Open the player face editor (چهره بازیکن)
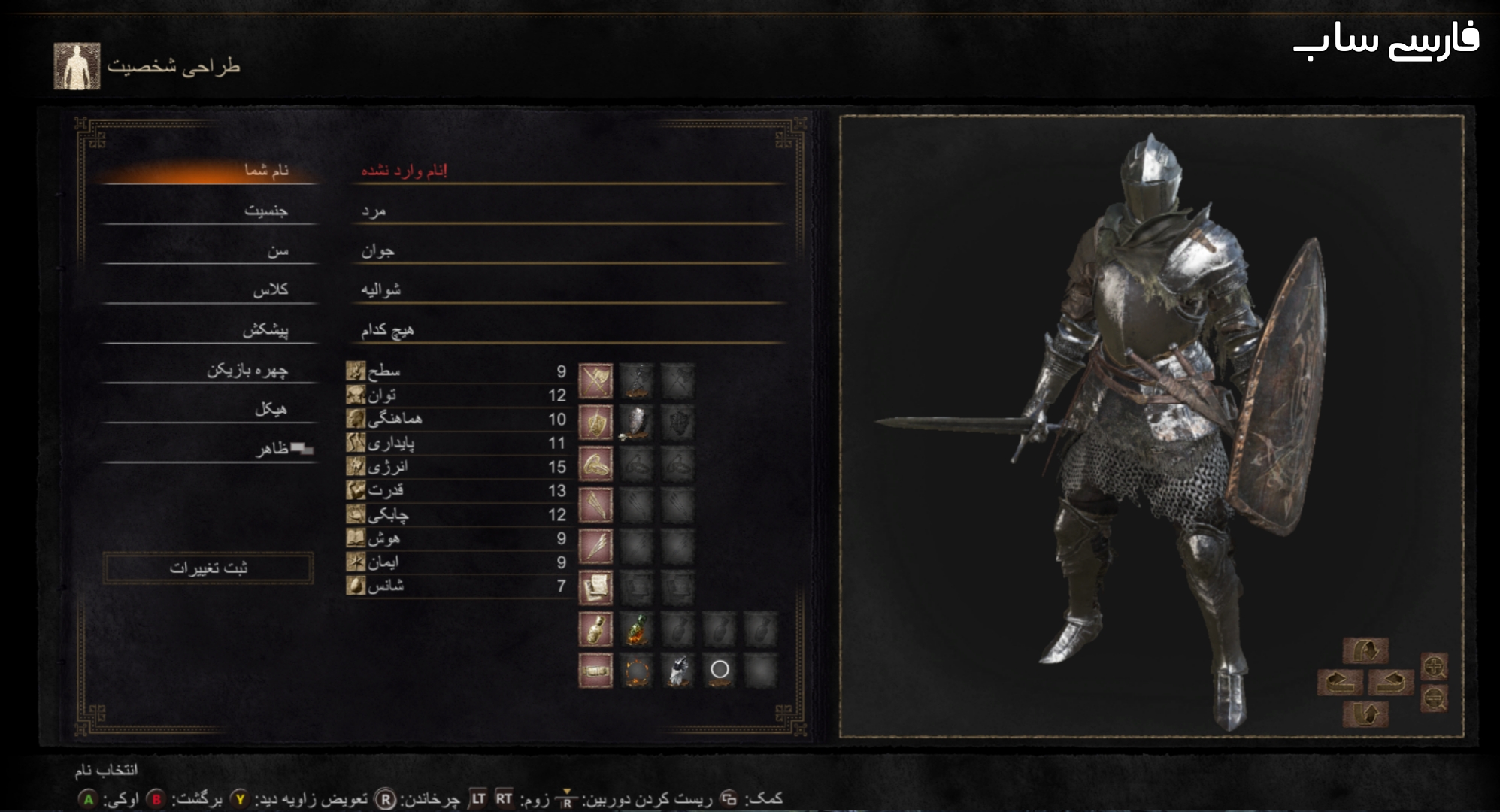Viewport: 1500px width, 812px height. [247, 370]
